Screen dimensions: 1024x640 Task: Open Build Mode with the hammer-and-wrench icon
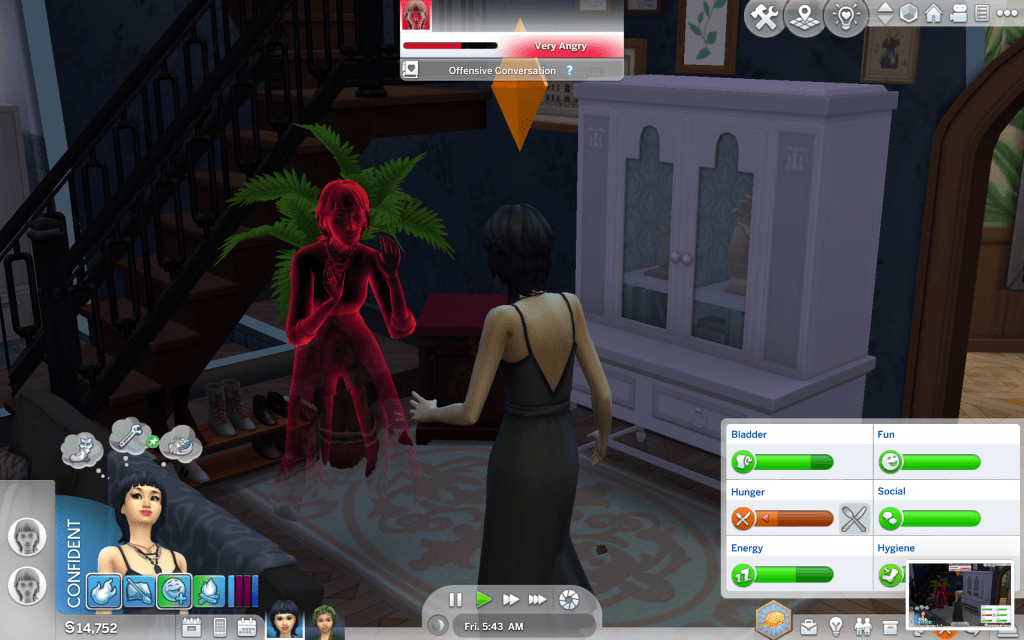tap(767, 17)
